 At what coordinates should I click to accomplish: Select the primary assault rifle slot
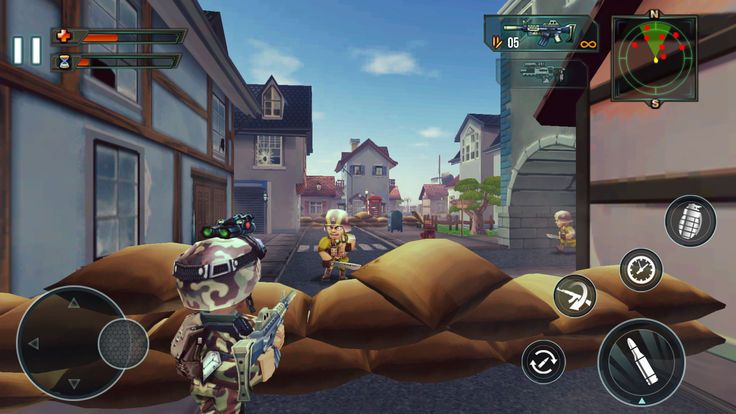click(541, 34)
